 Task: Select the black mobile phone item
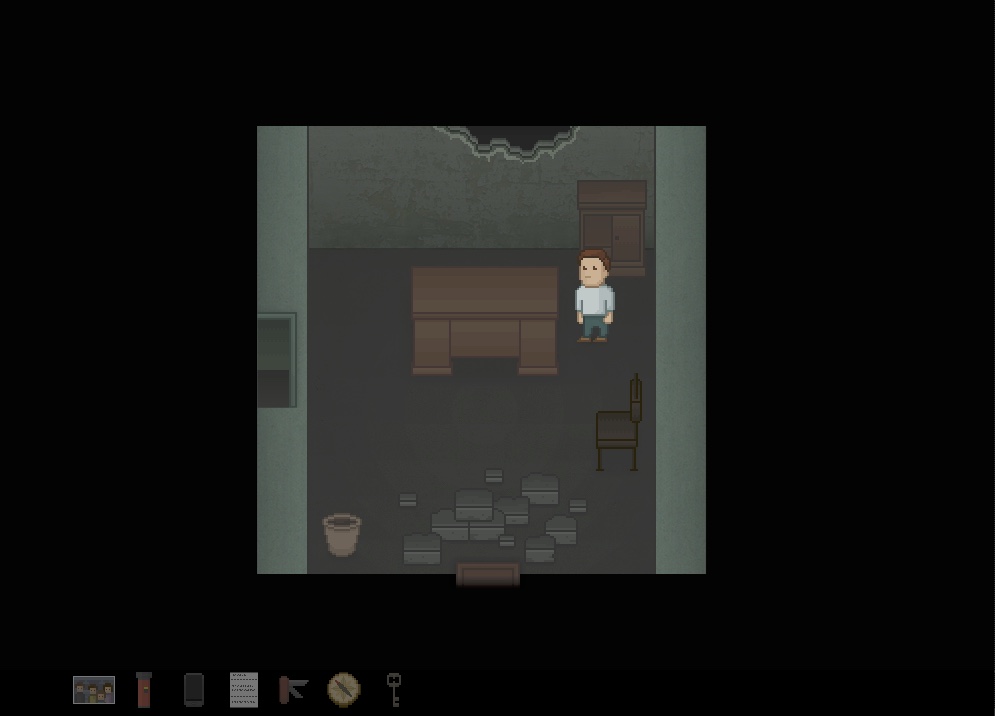194,690
